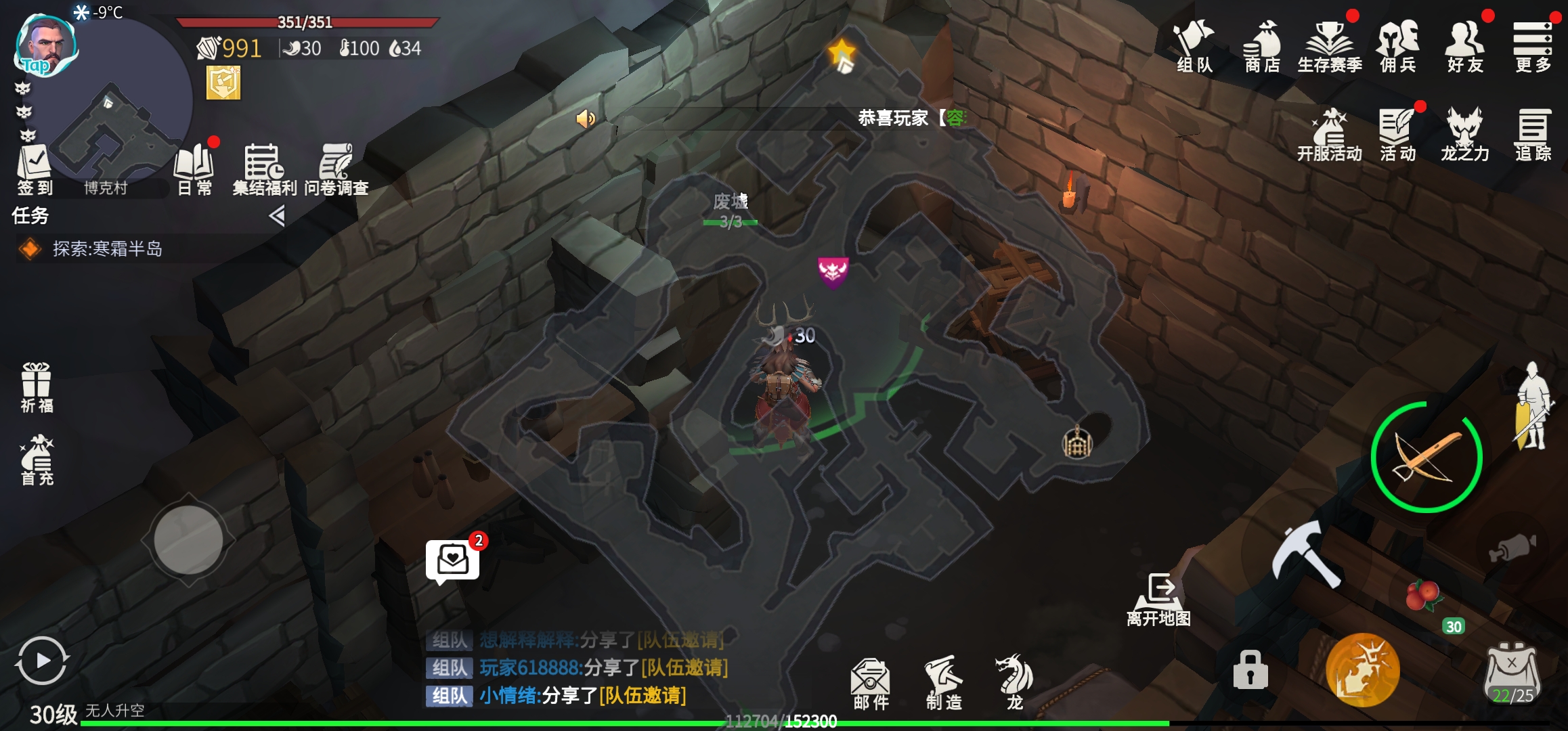
Task: Open the 邮件 mail inbox
Action: click(871, 682)
